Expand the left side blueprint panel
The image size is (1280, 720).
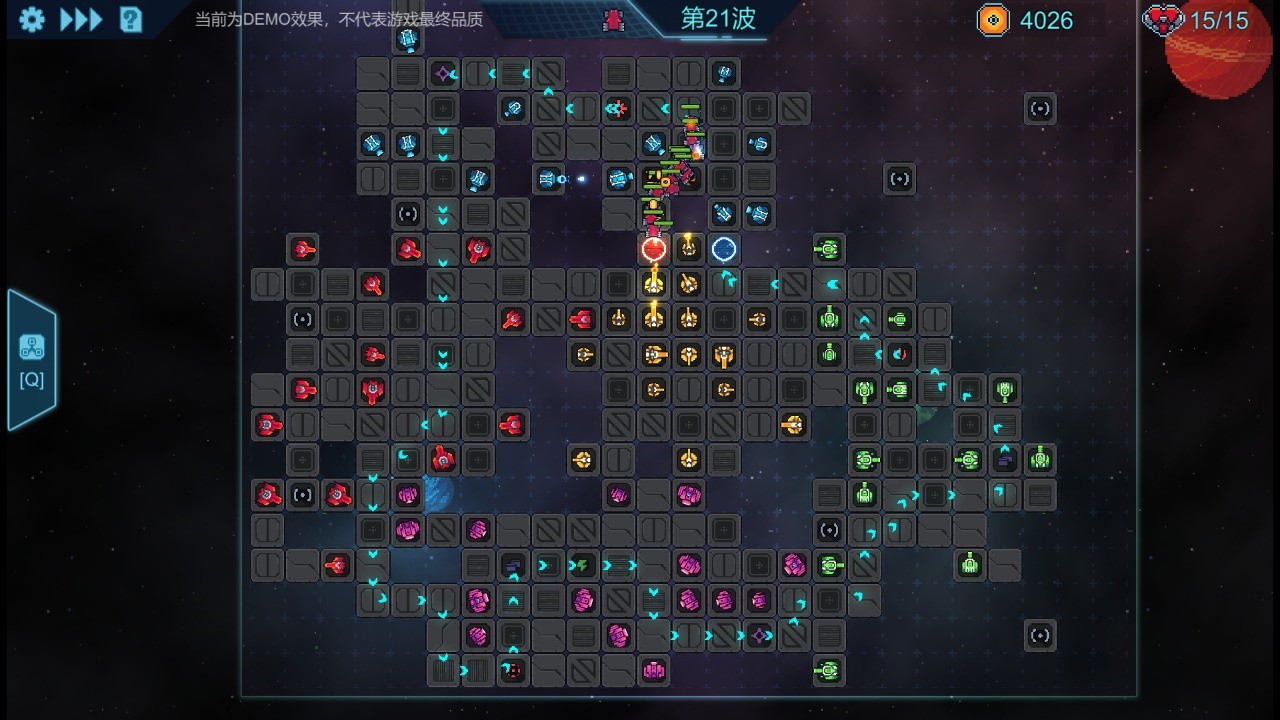pyautogui.click(x=31, y=360)
